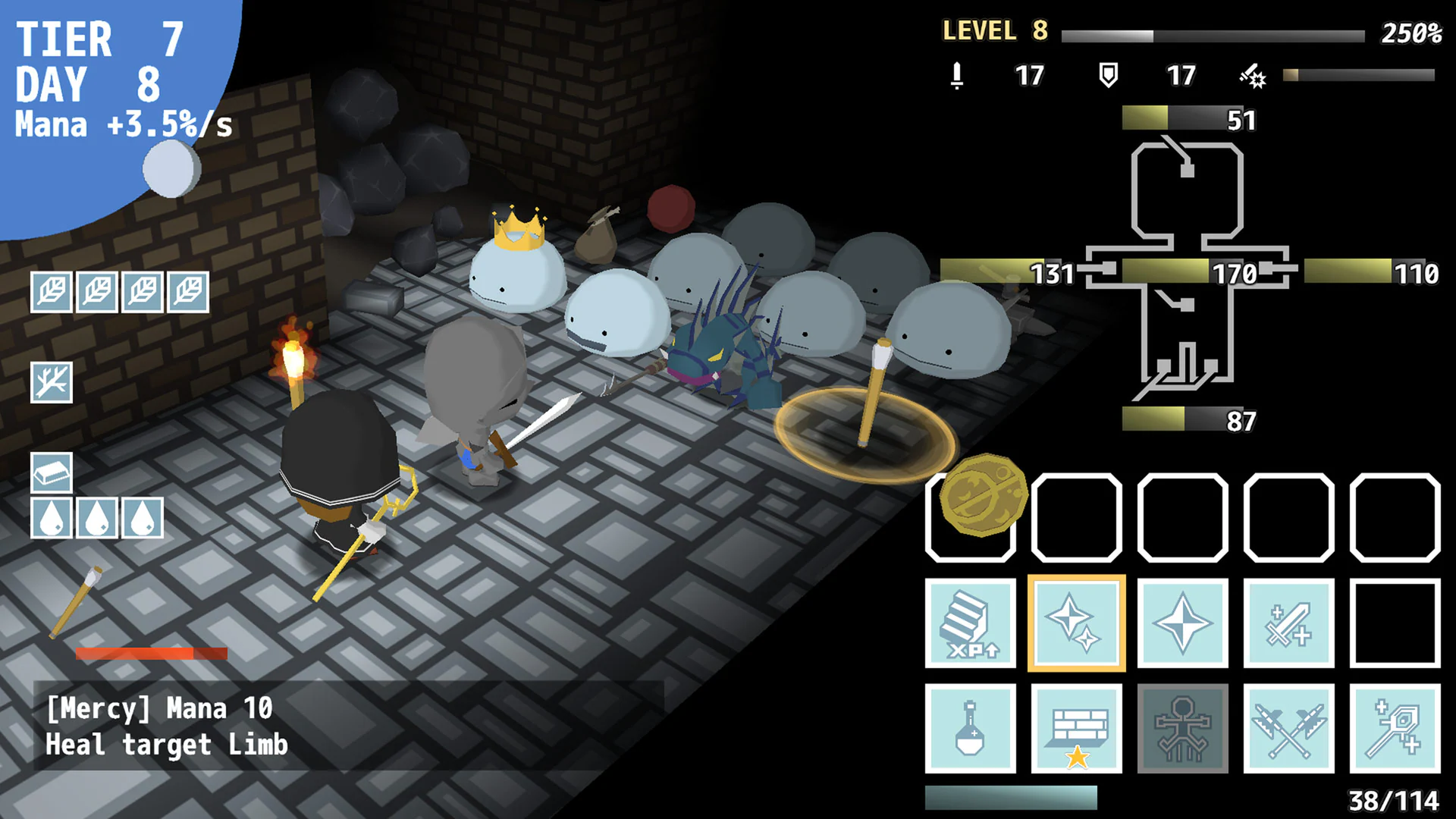Click the metal ingot resource icon

tap(52, 472)
